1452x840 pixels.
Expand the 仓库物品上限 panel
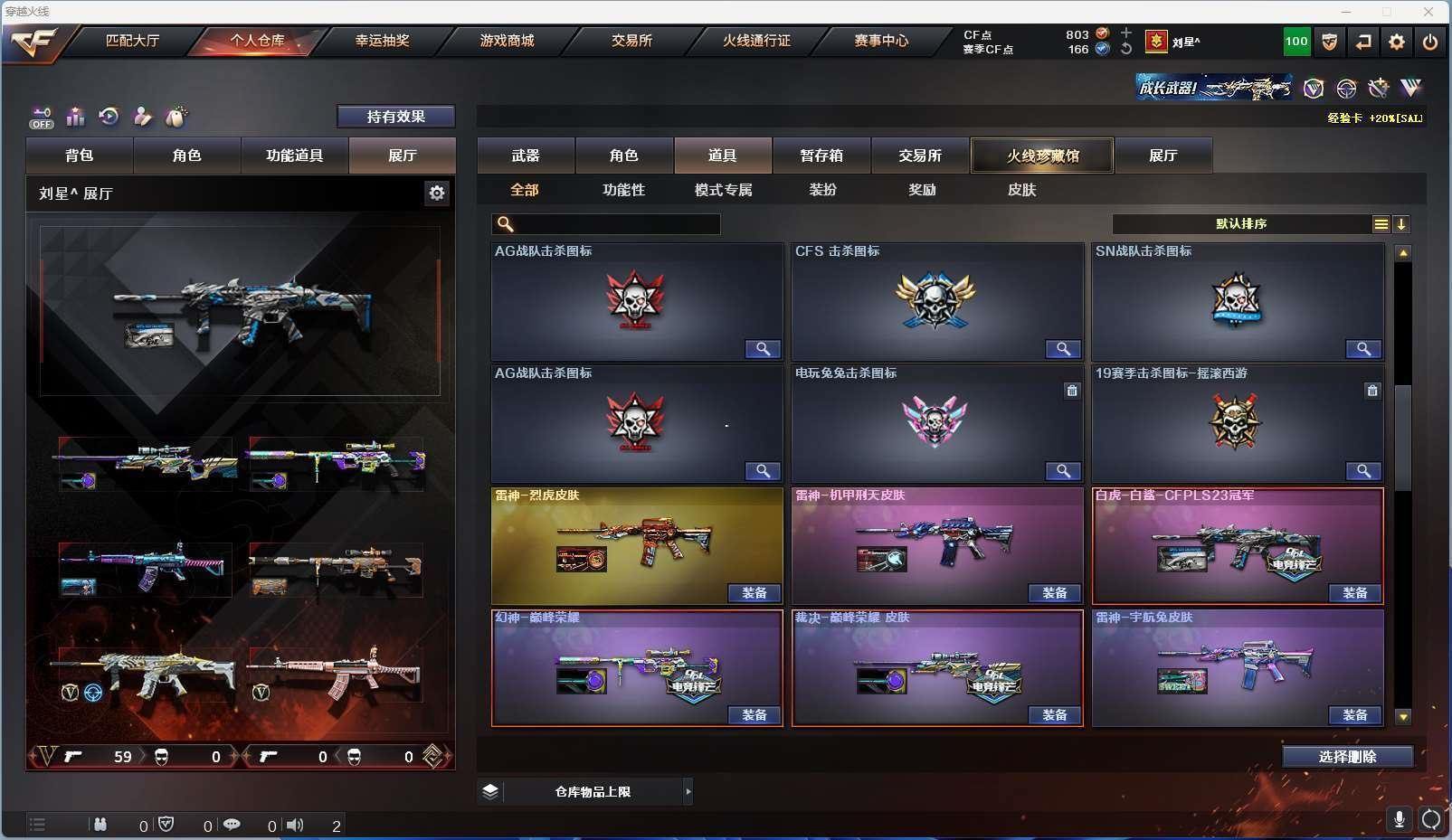(688, 792)
